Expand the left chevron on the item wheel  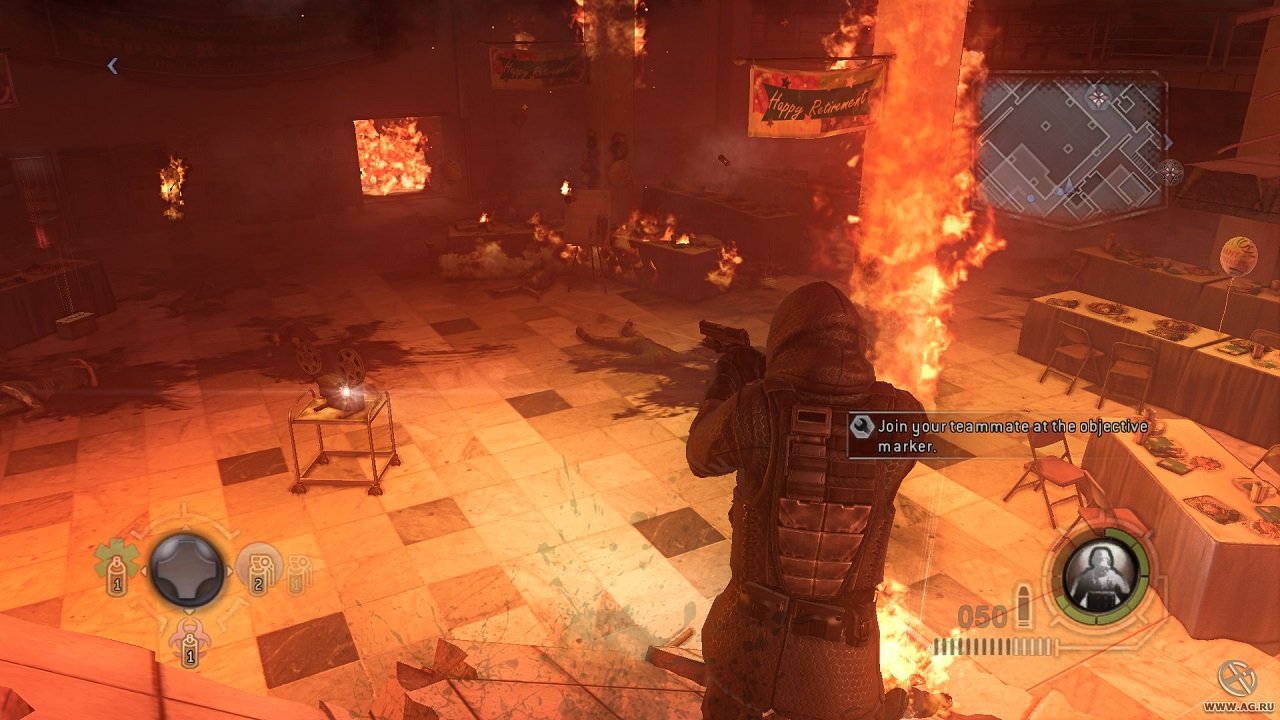pos(144,570)
